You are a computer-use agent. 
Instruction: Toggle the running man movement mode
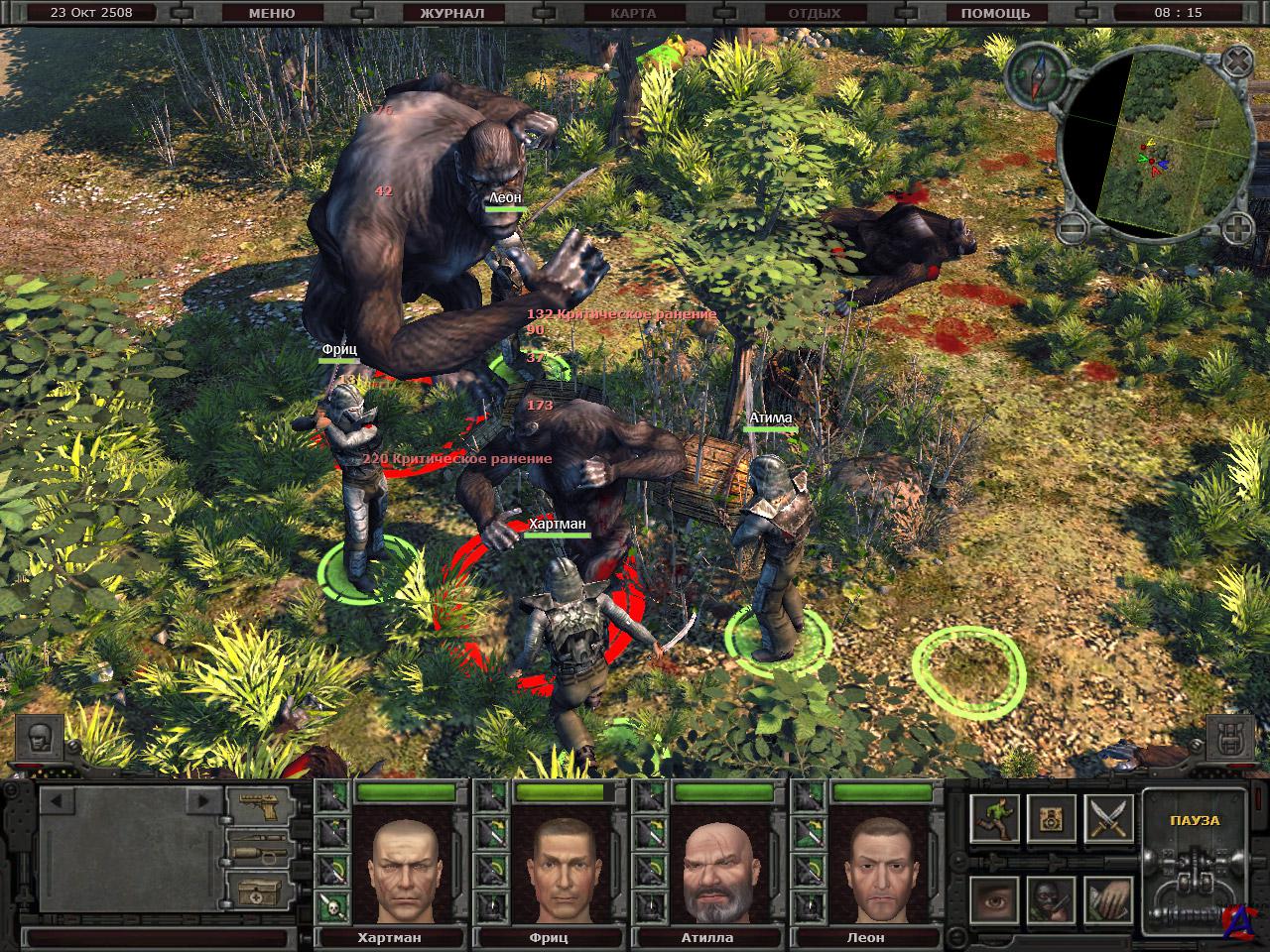[994, 819]
